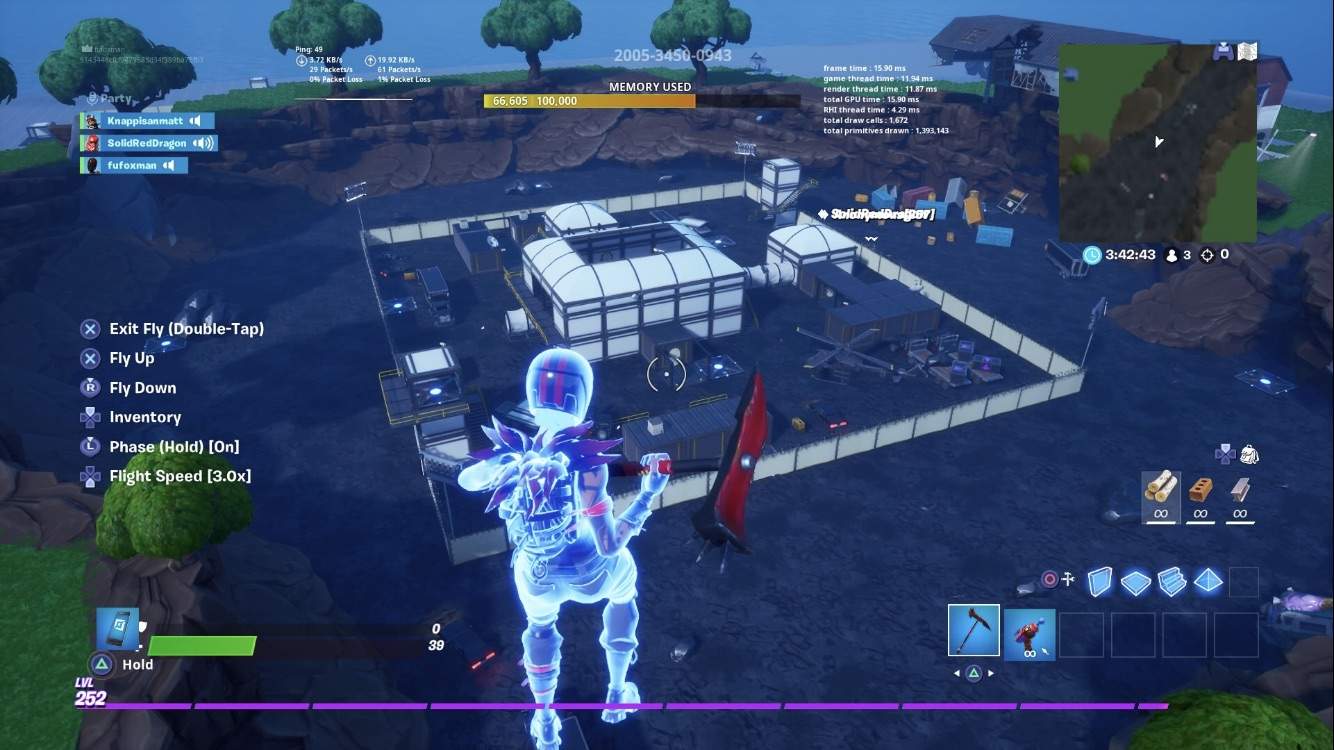Select the roof build piece icon
1334x750 pixels.
[1207, 580]
